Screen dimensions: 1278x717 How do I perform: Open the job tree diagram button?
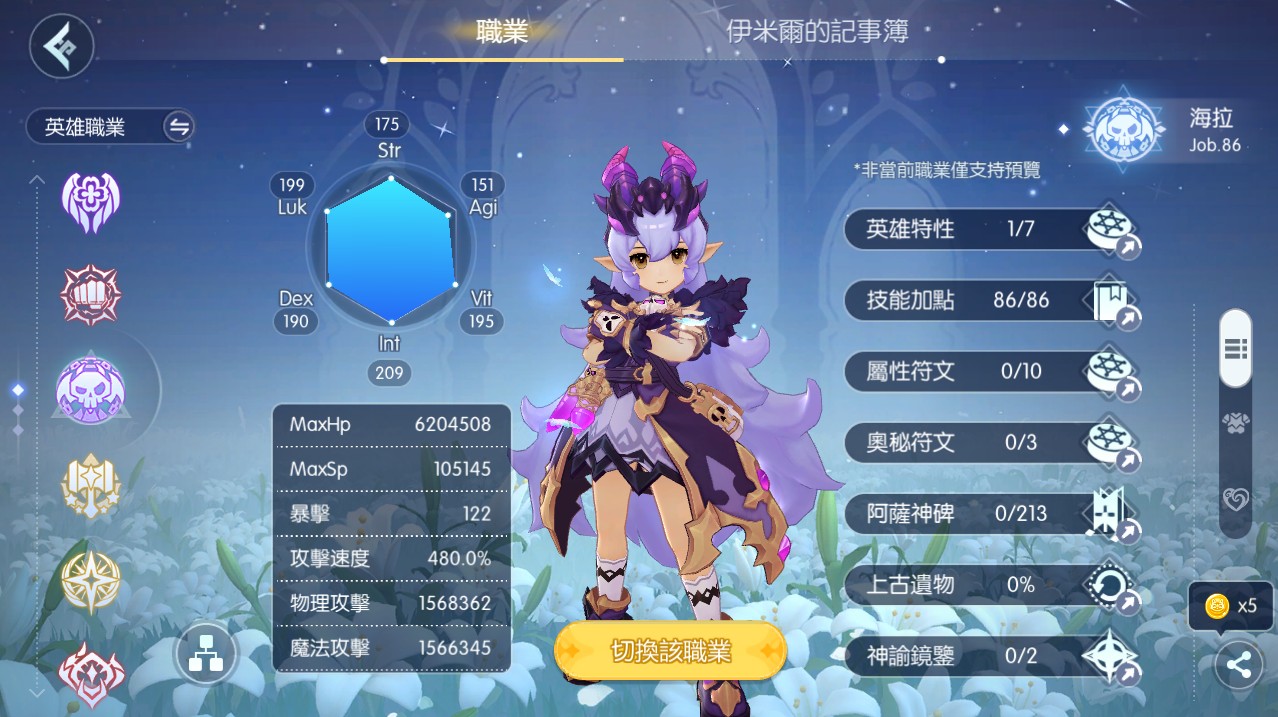click(205, 656)
